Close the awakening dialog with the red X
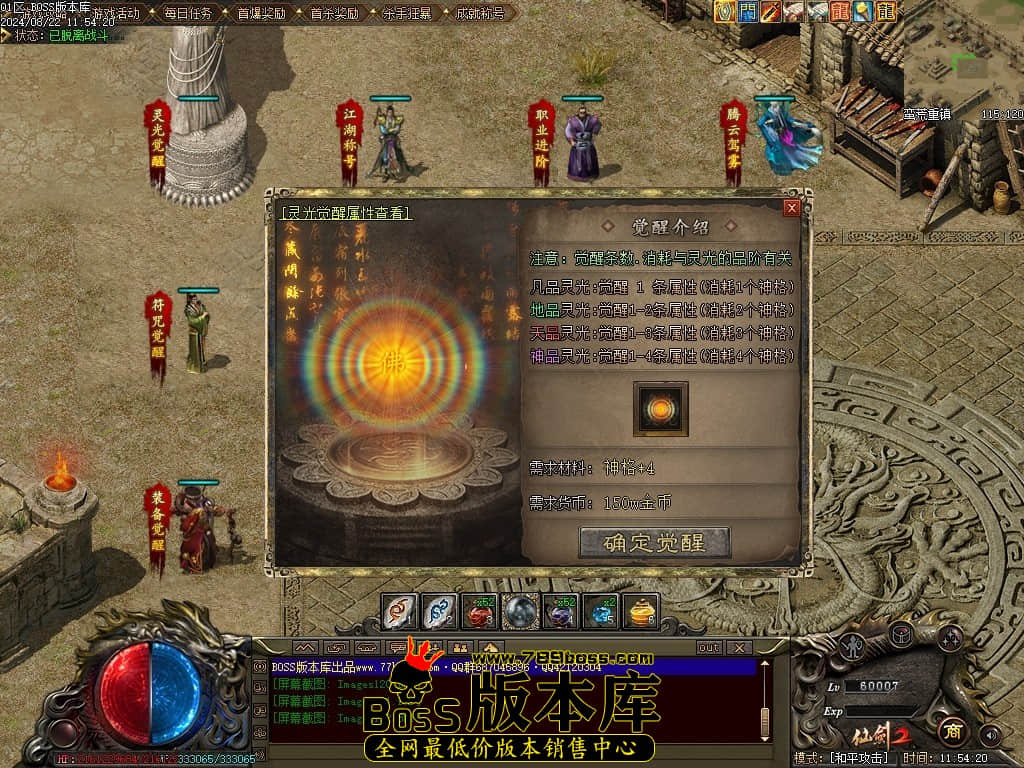 [792, 208]
